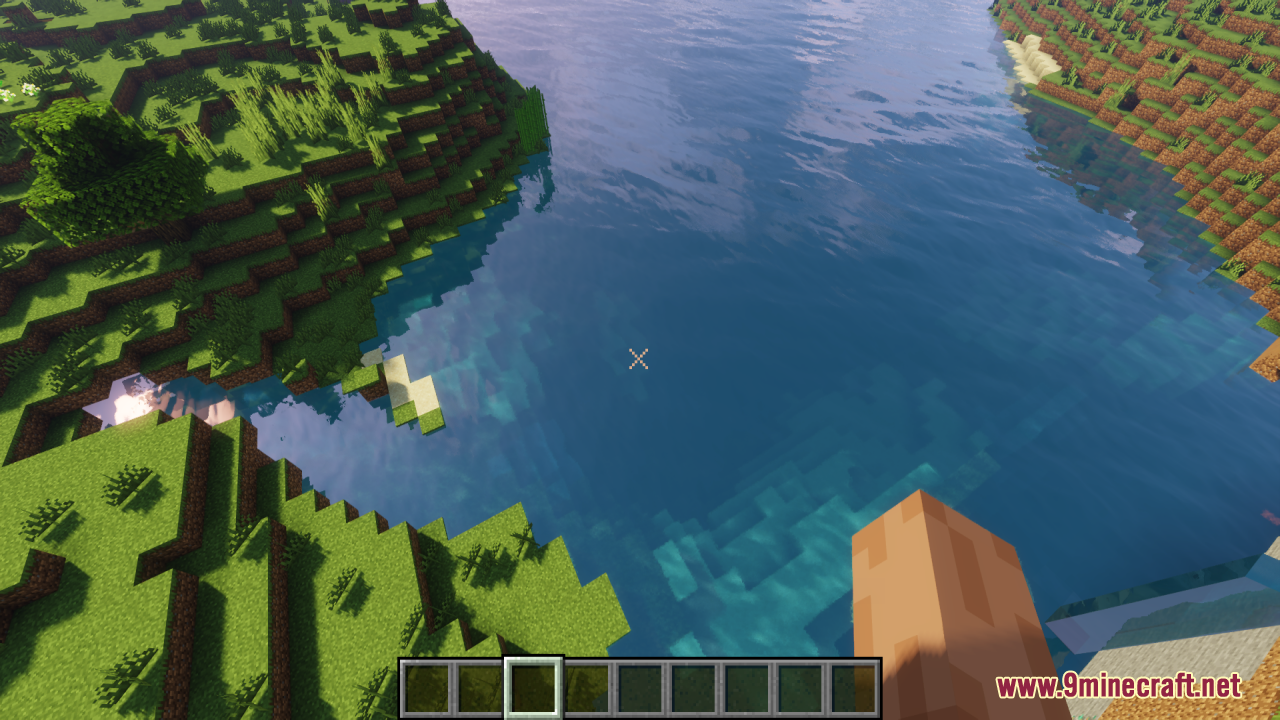This screenshot has height=720, width=1280.
Task: Select the eighth hotbar slot
Action: [x=800, y=686]
